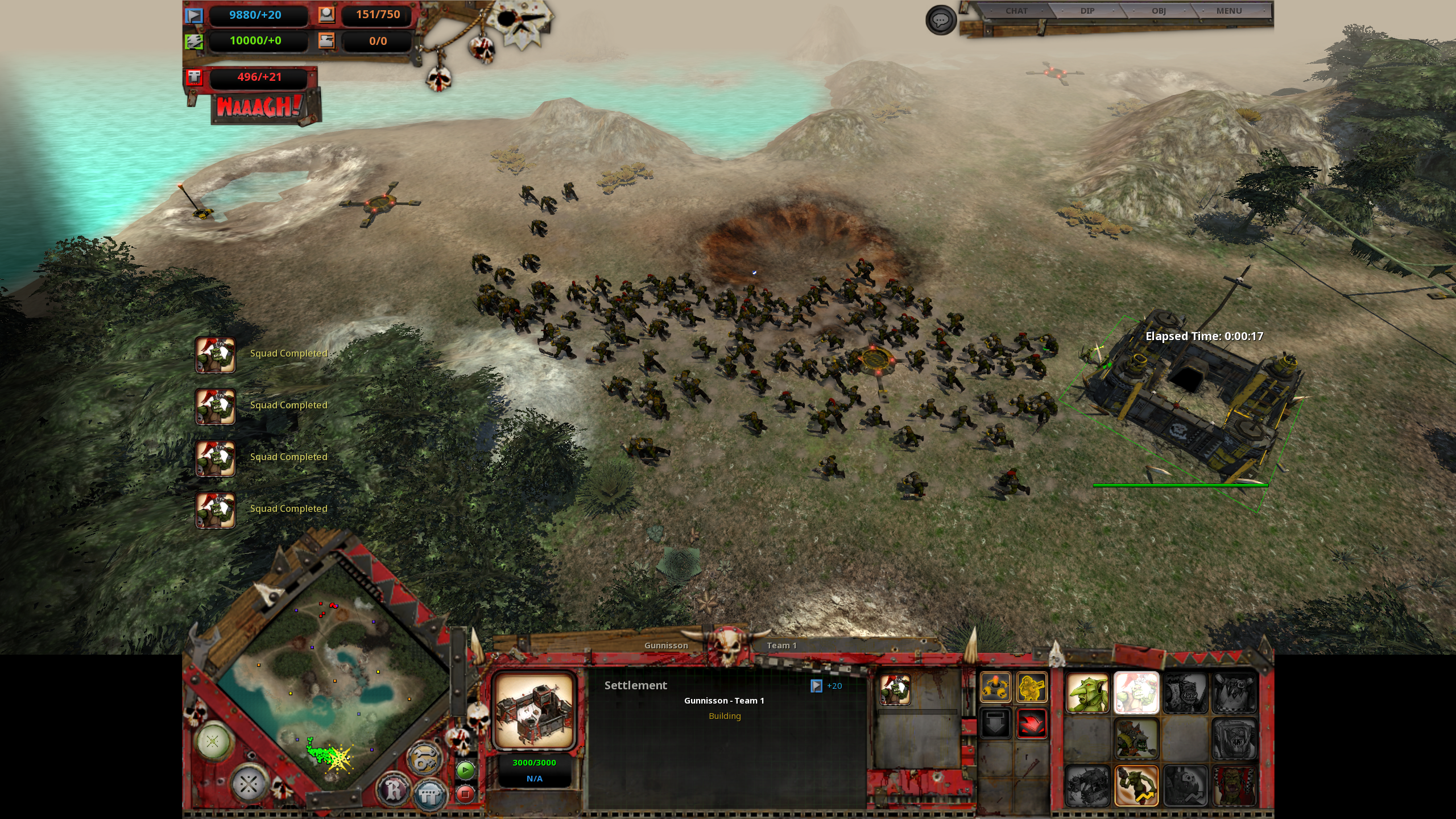The image size is (1456, 819).
Task: Train the green Gretchin unit
Action: click(x=1087, y=693)
